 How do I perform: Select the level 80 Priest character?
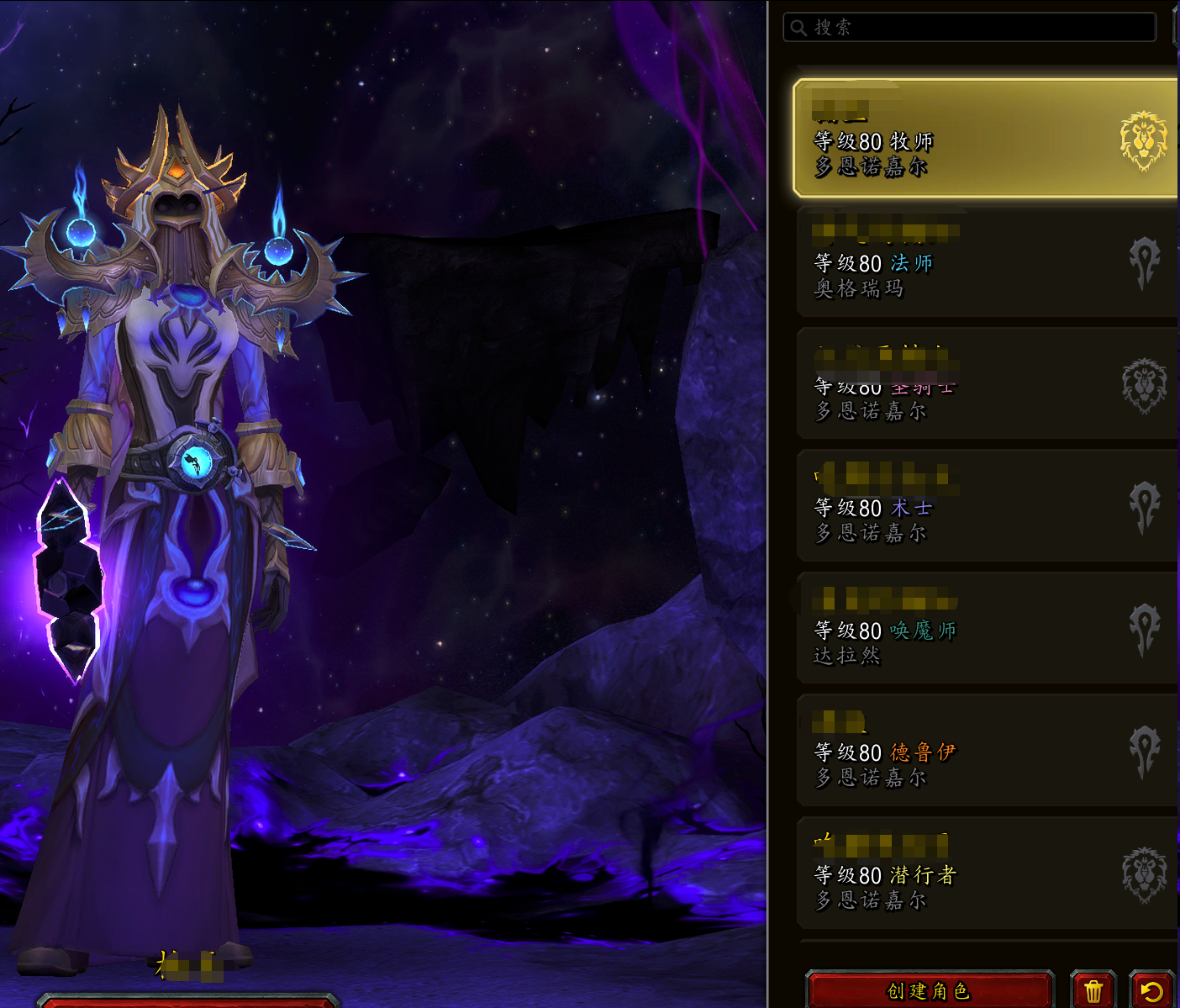(x=983, y=140)
